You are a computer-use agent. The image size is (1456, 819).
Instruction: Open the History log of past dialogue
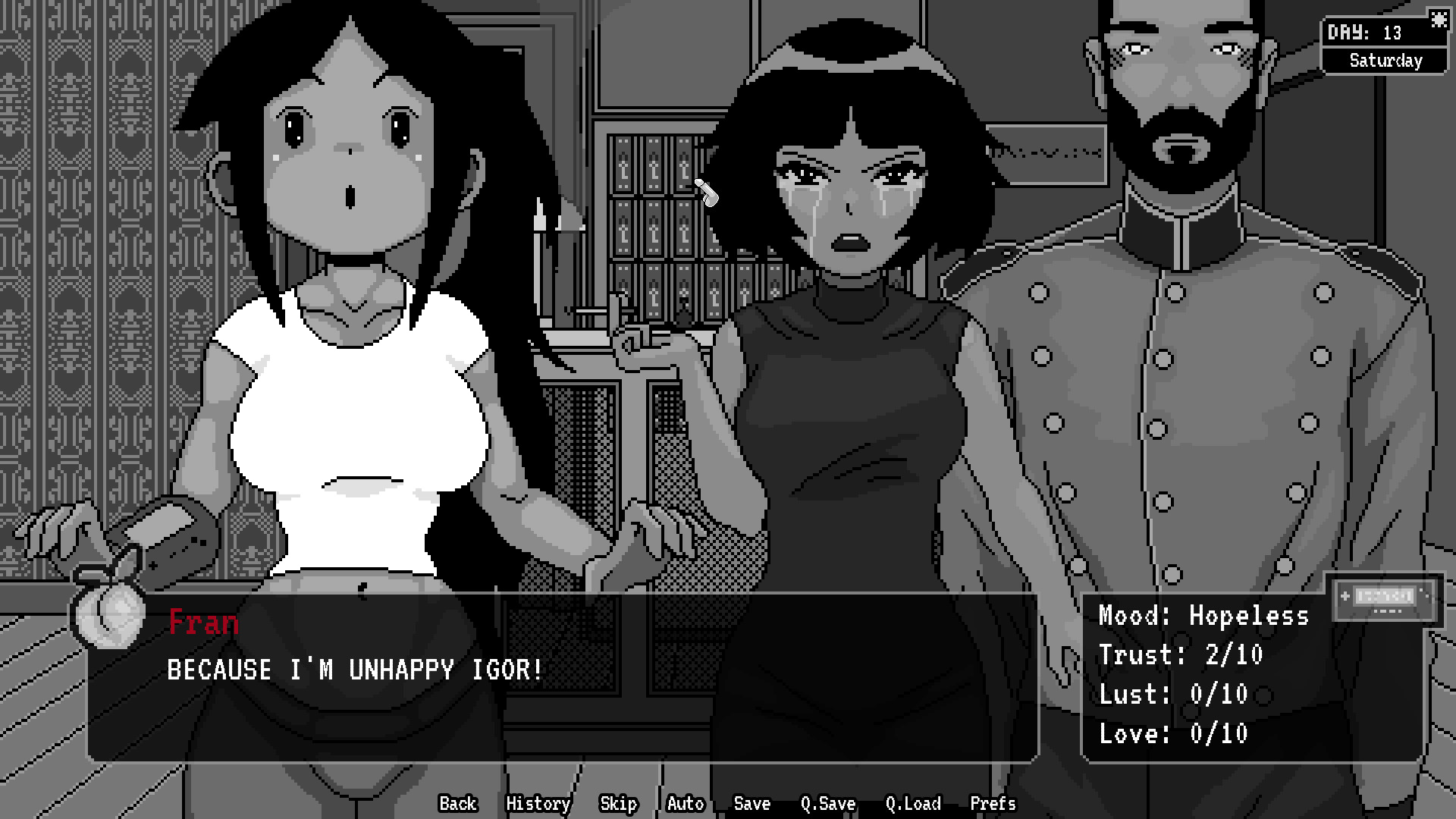[538, 804]
